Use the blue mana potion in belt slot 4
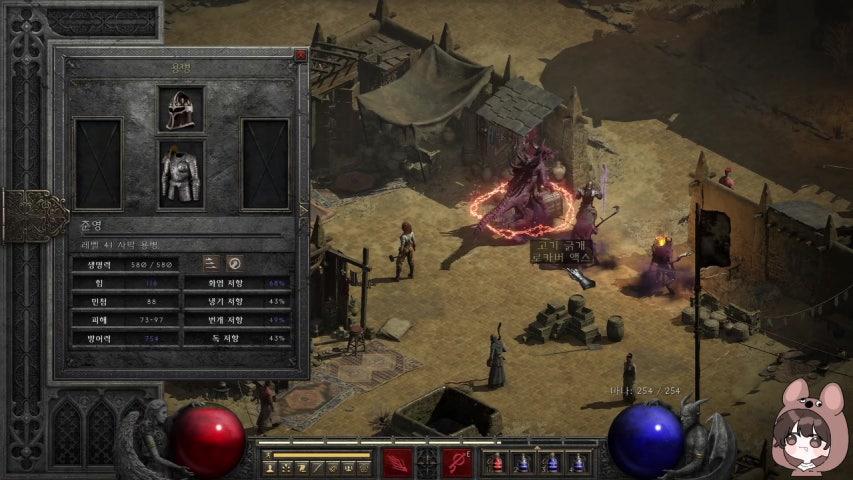The height and width of the screenshot is (480, 853). pos(577,463)
